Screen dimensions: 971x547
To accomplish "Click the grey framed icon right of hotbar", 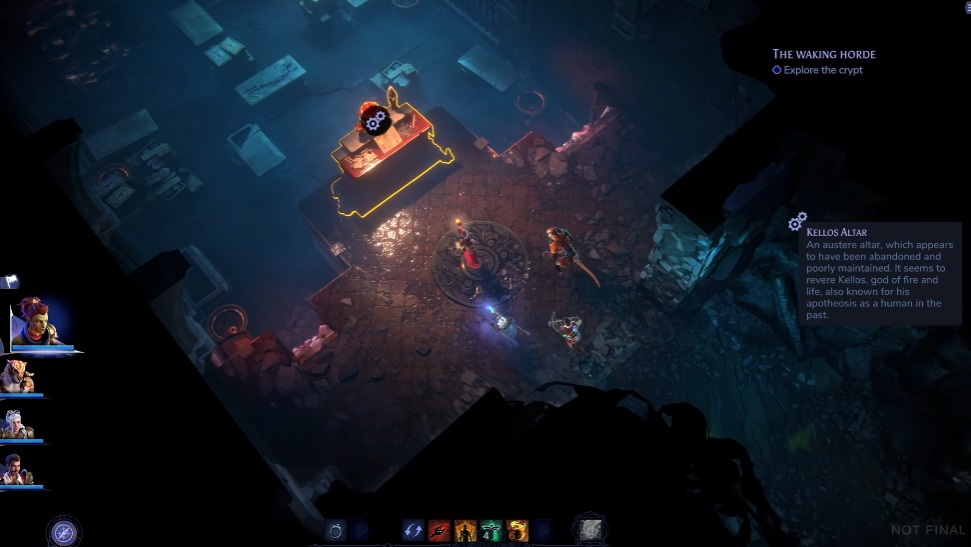I will [590, 531].
